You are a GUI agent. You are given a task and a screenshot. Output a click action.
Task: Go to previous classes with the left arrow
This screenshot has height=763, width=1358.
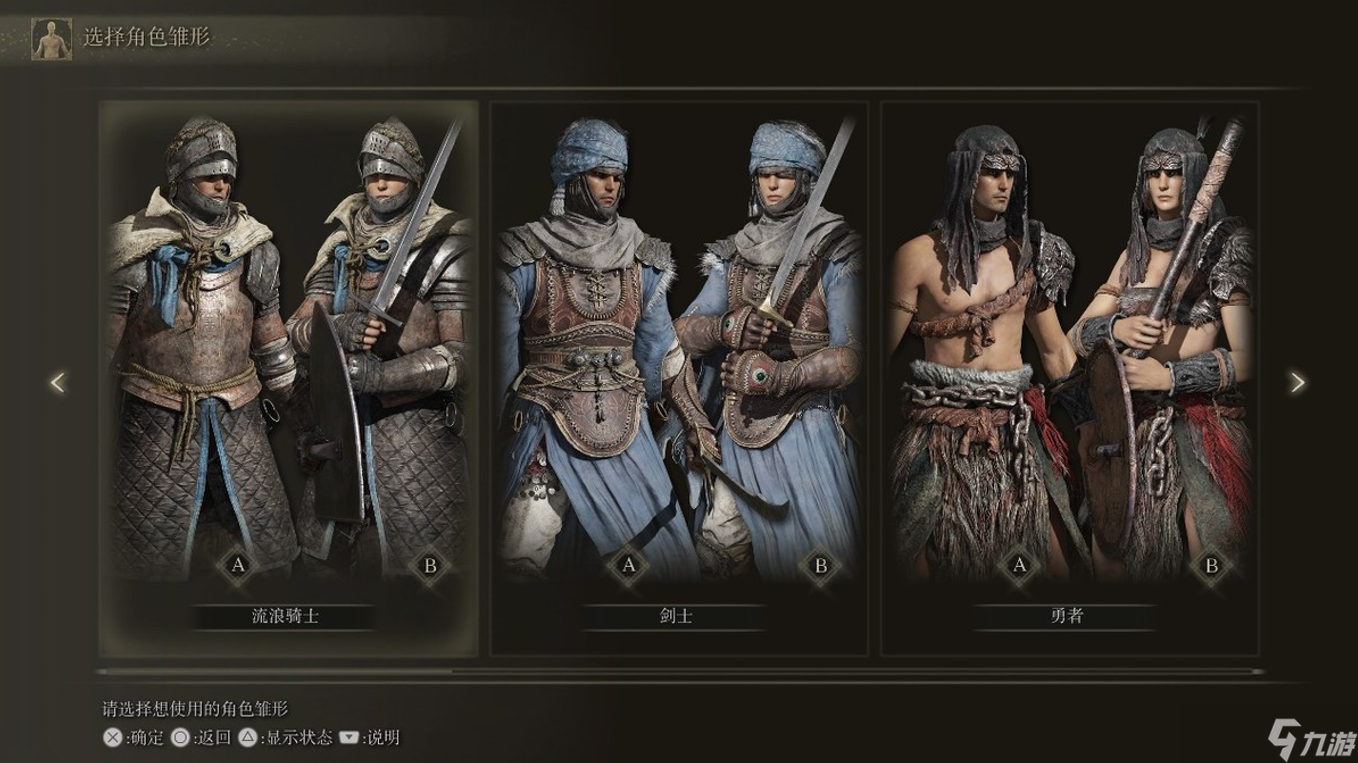tap(58, 382)
